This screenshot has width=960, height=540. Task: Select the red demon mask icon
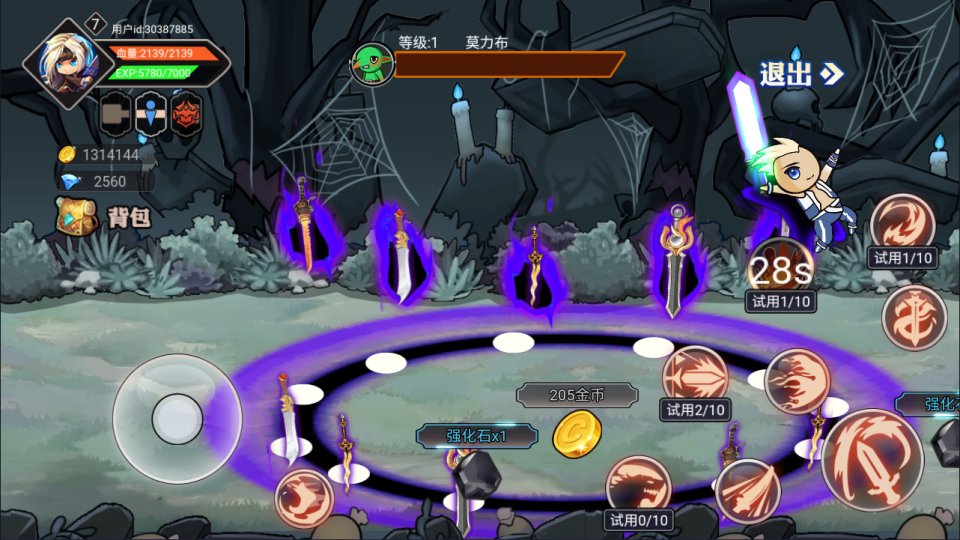[186, 116]
